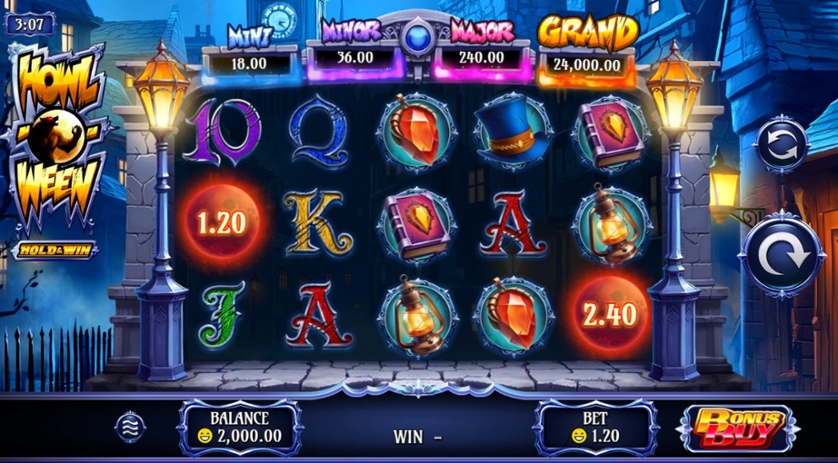
Task: Open autoplay with the small double-arrow button
Action: point(782,147)
